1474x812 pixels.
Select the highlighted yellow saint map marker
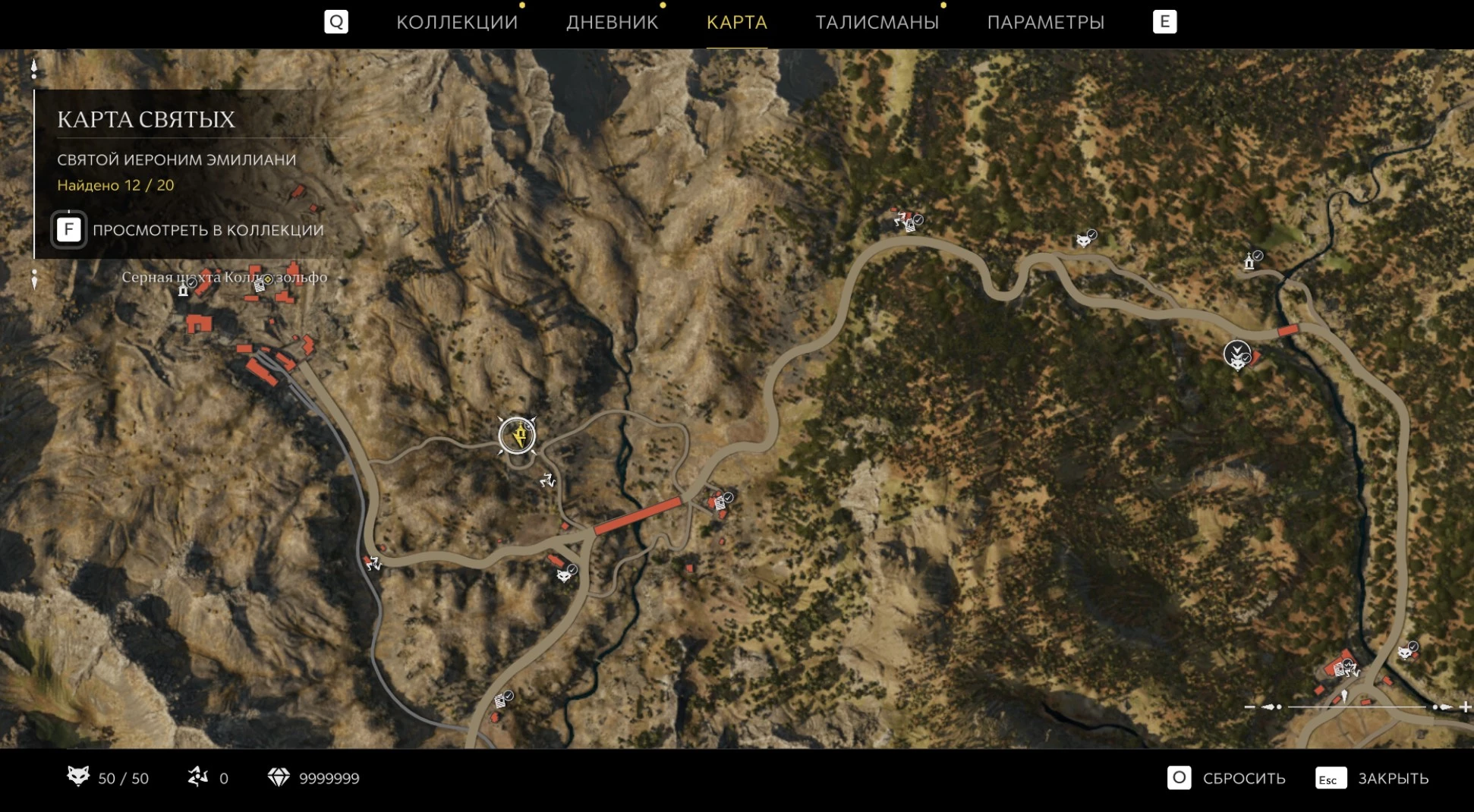pyautogui.click(x=517, y=436)
